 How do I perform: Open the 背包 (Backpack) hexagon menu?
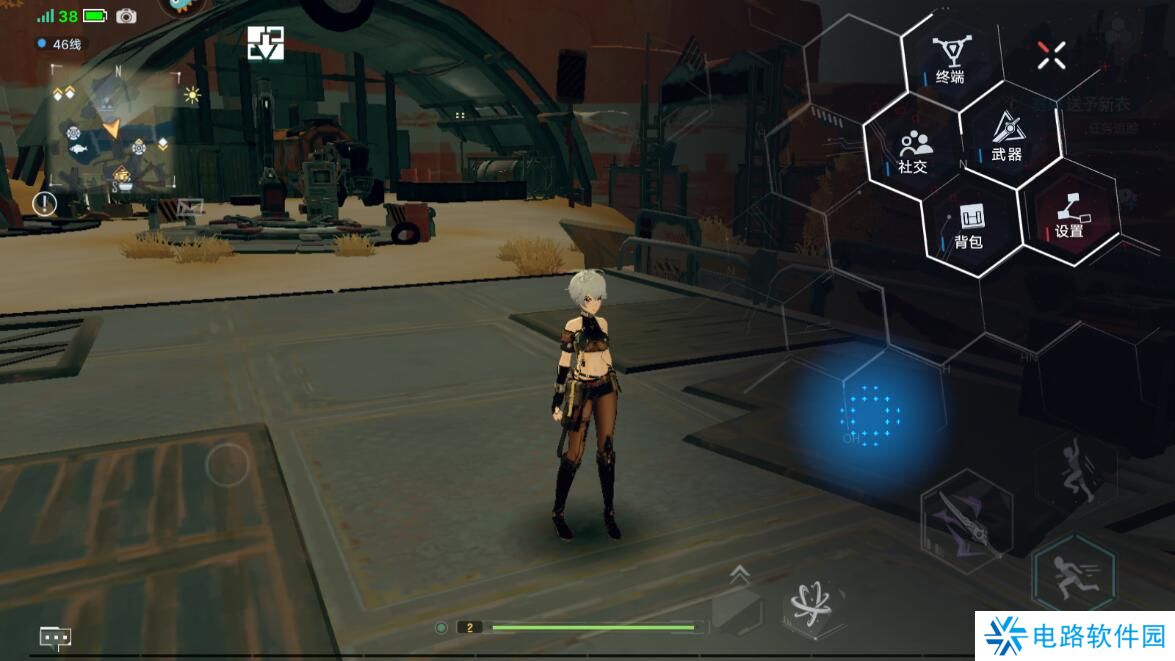[969, 225]
